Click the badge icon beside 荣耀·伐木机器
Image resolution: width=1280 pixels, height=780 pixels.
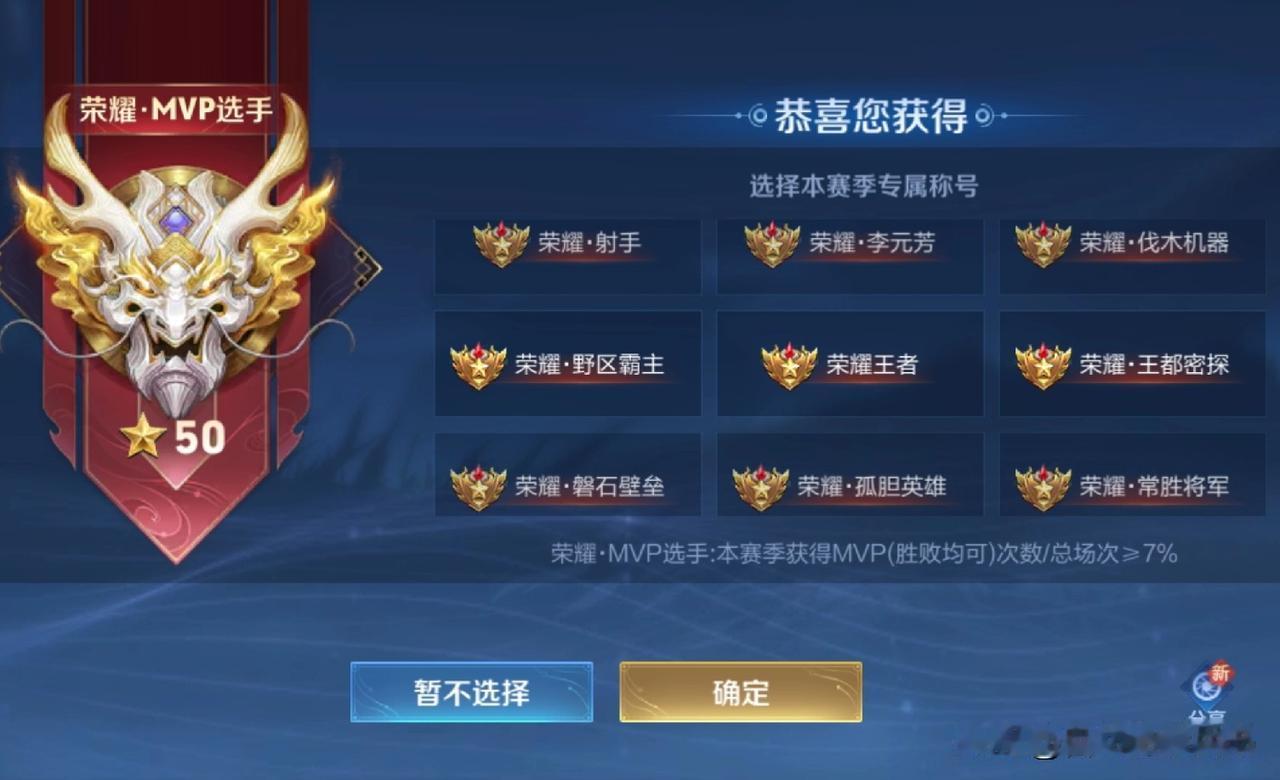[1042, 243]
